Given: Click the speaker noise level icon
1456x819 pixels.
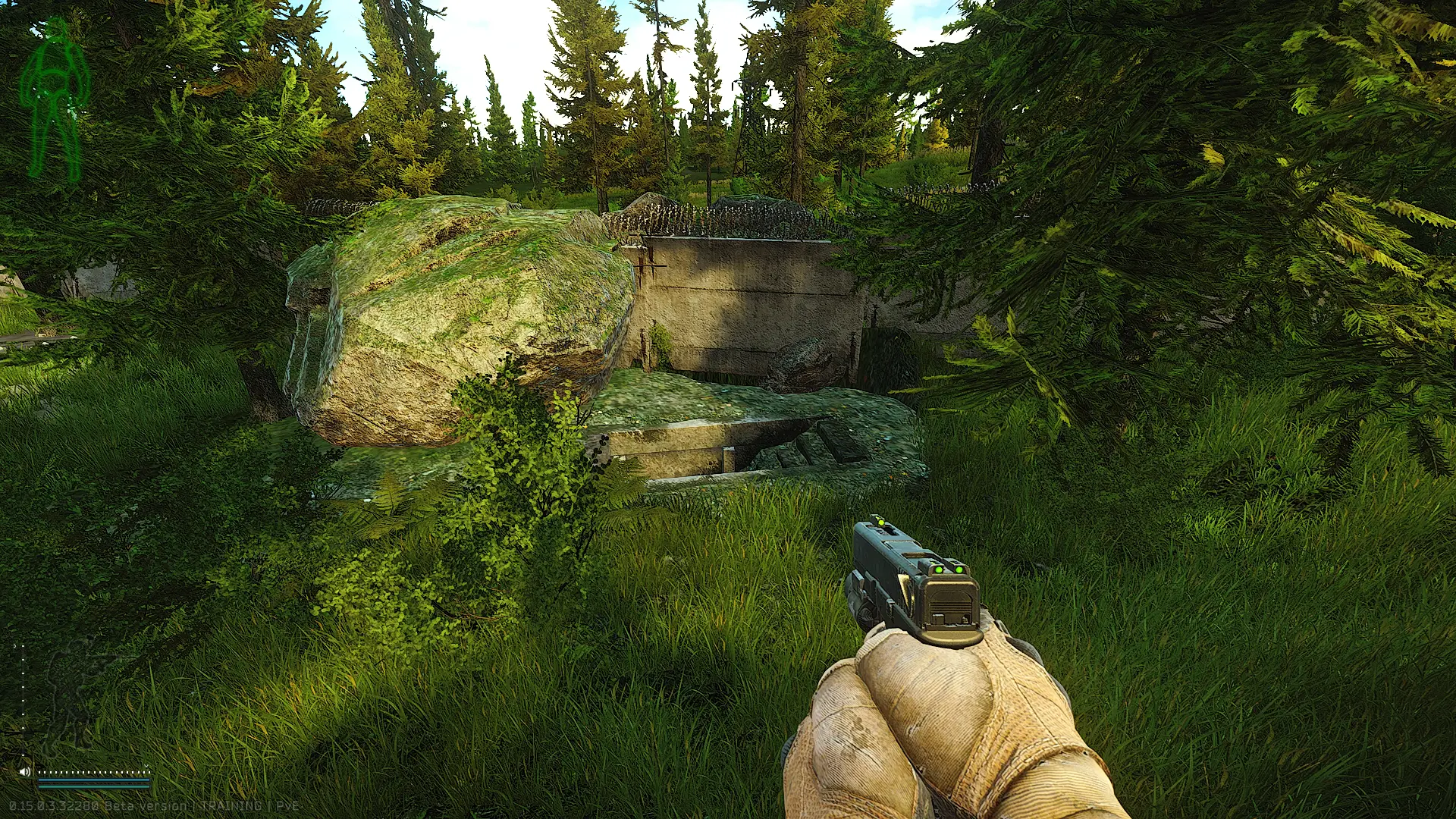Looking at the screenshot, I should (25, 772).
